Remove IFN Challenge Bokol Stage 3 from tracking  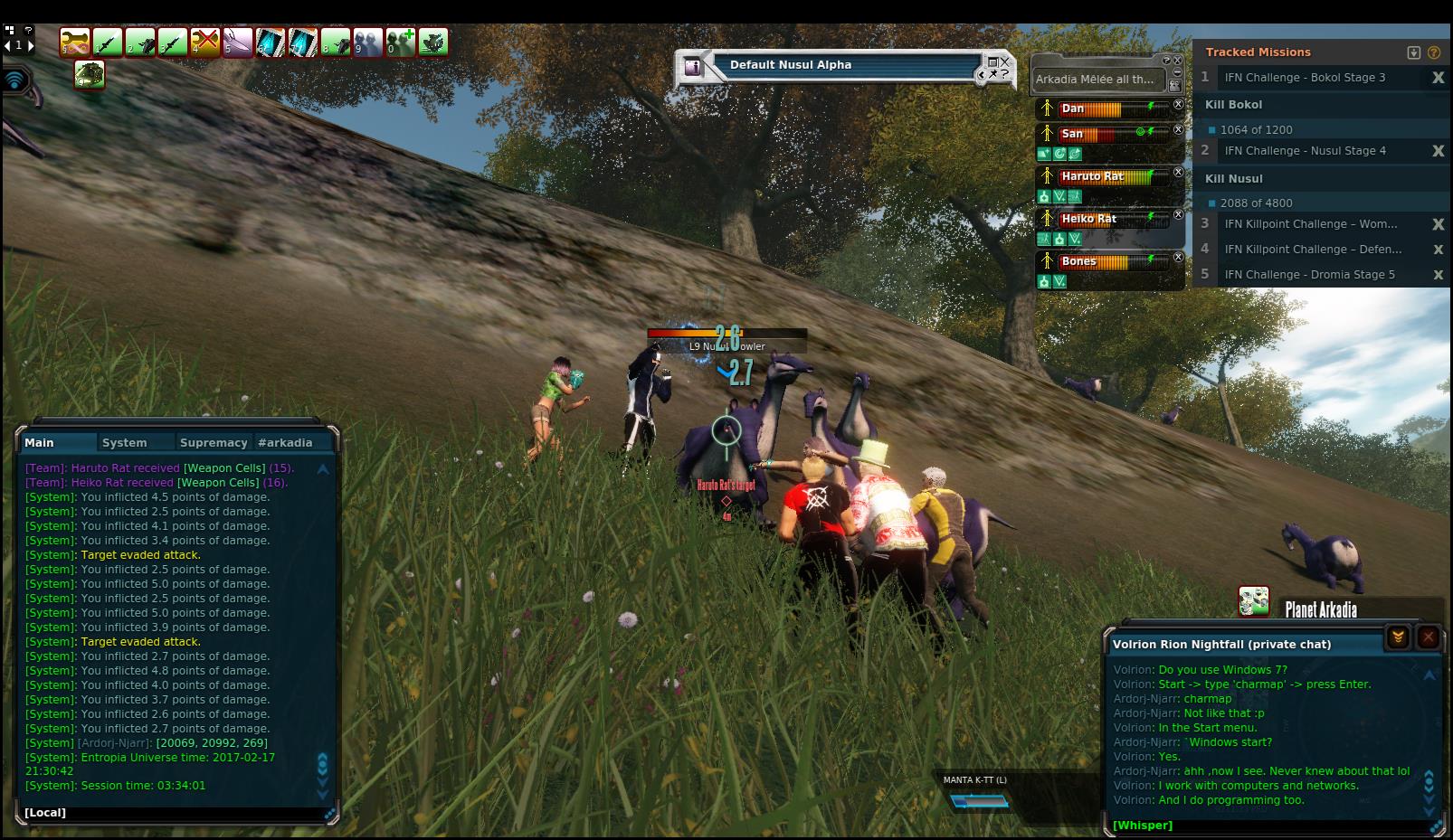pyautogui.click(x=1438, y=78)
